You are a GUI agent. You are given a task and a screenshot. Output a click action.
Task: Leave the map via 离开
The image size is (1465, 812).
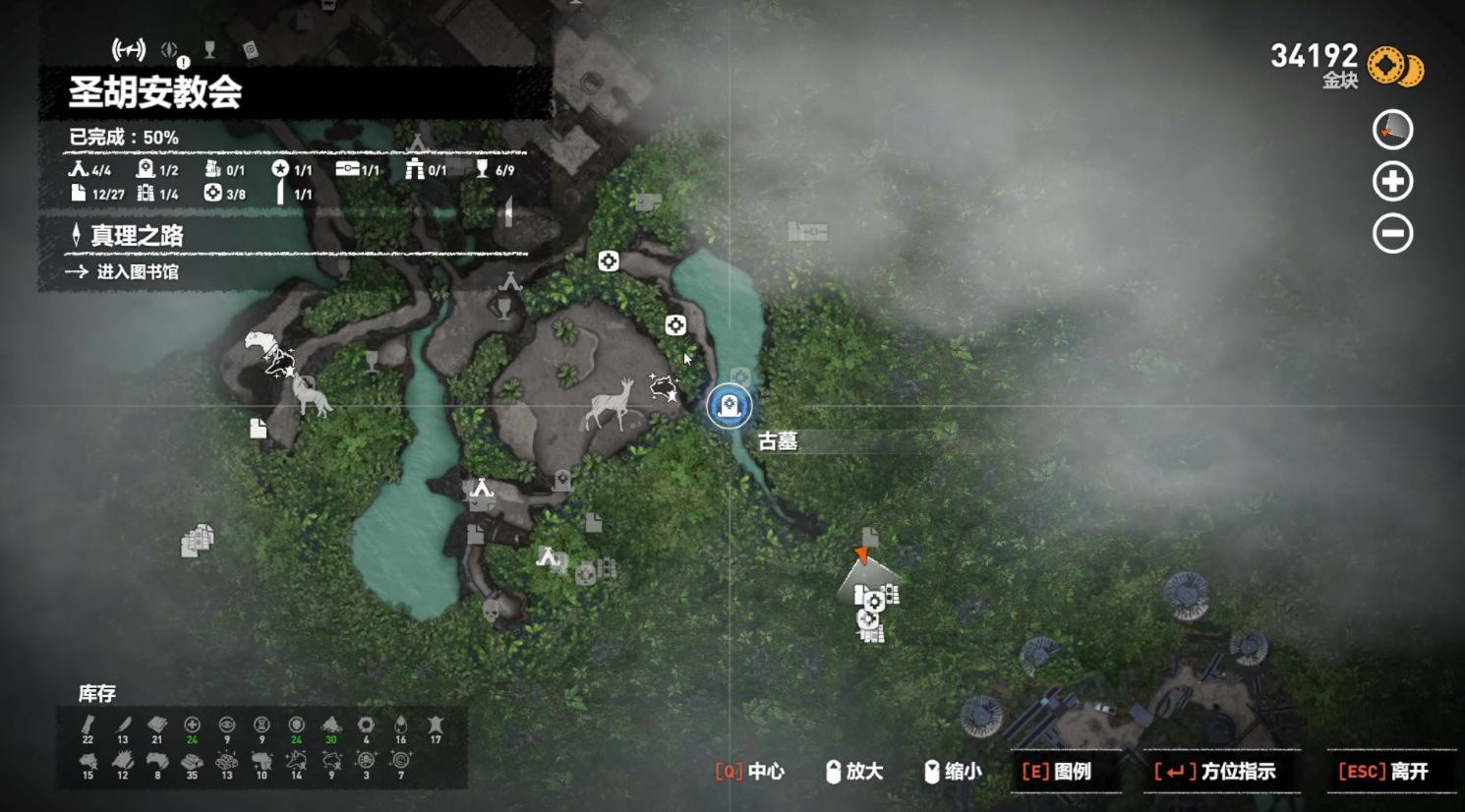[x=1383, y=772]
